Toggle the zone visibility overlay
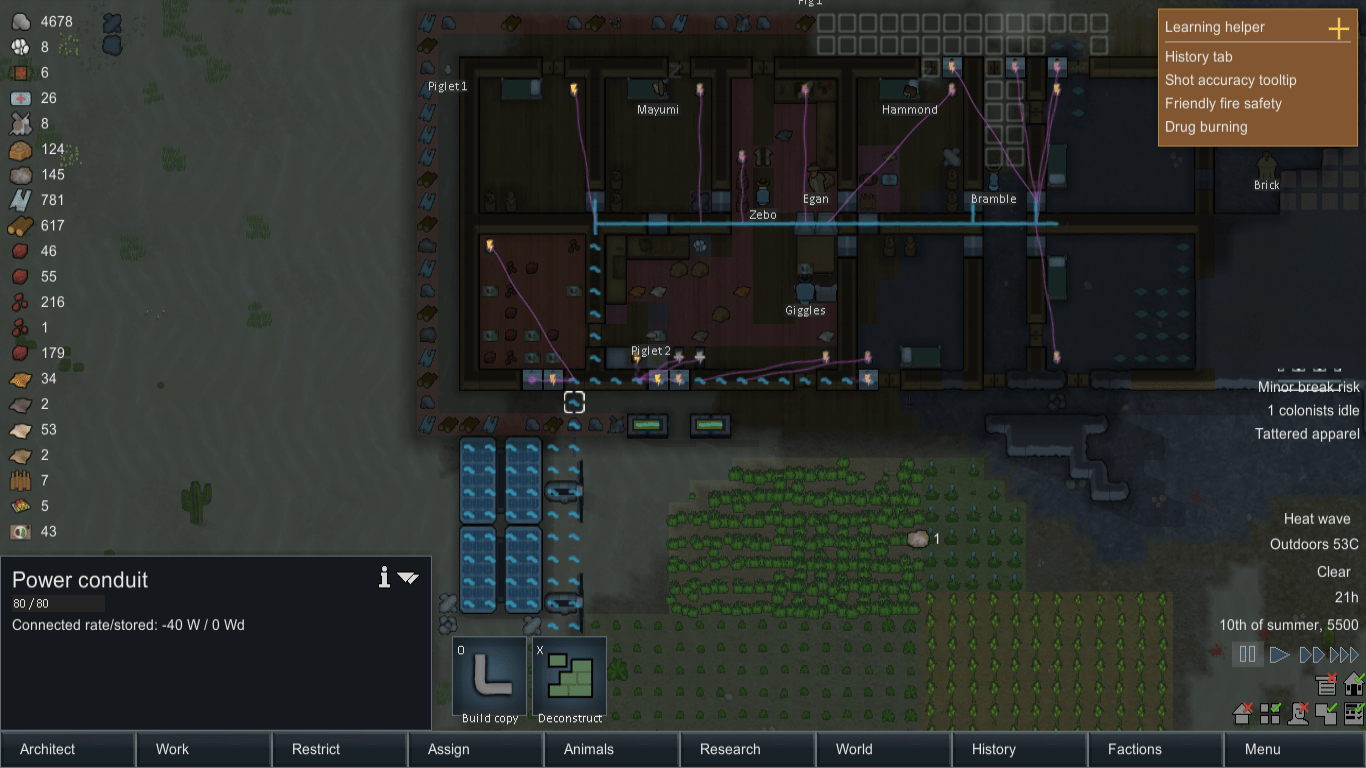This screenshot has height=768, width=1366. pos(1327,714)
